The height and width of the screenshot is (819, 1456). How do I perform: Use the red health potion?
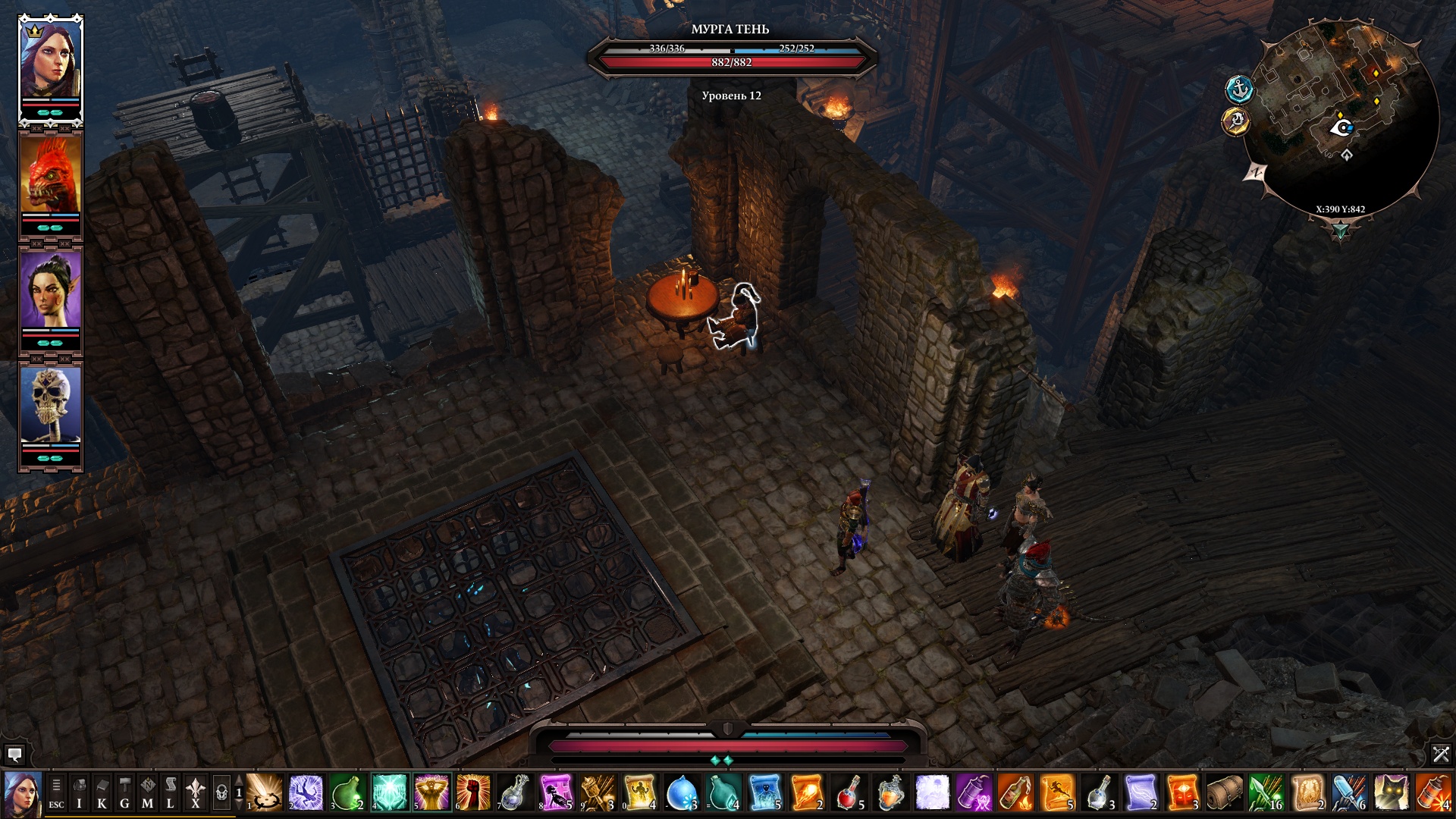[849, 793]
